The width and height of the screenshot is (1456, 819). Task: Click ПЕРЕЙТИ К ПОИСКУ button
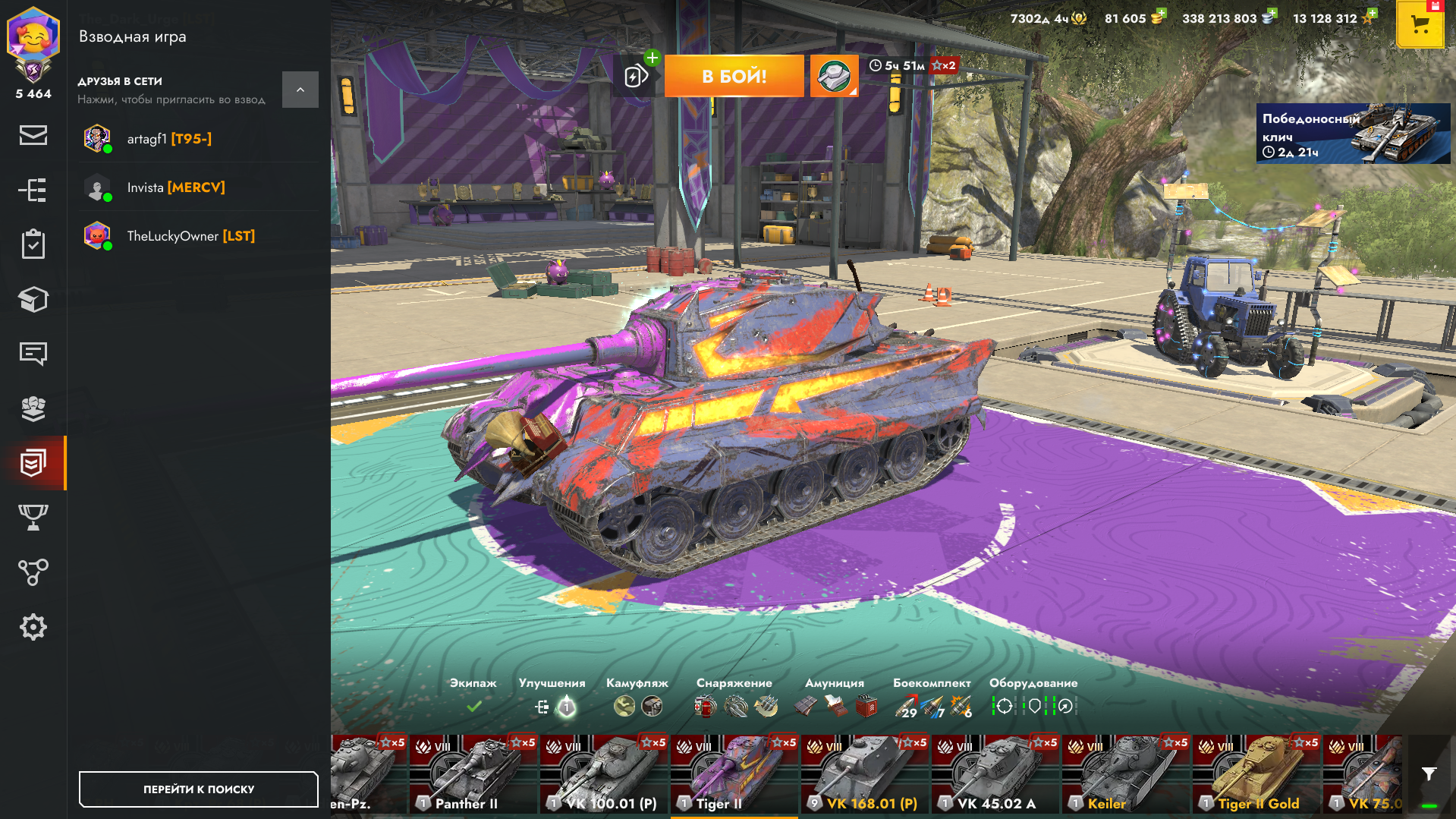point(198,789)
